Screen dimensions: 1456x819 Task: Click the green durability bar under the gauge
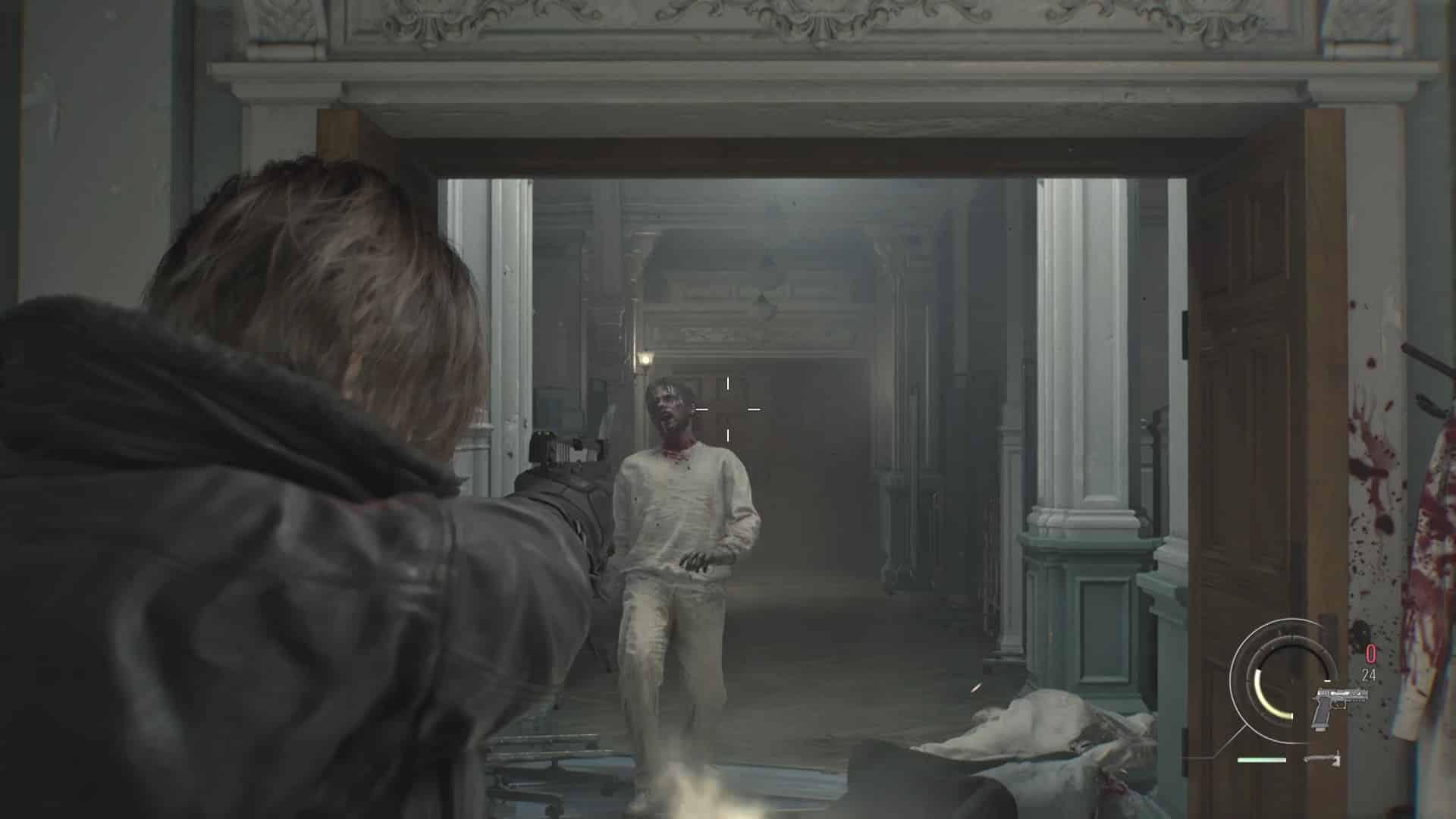[1262, 760]
